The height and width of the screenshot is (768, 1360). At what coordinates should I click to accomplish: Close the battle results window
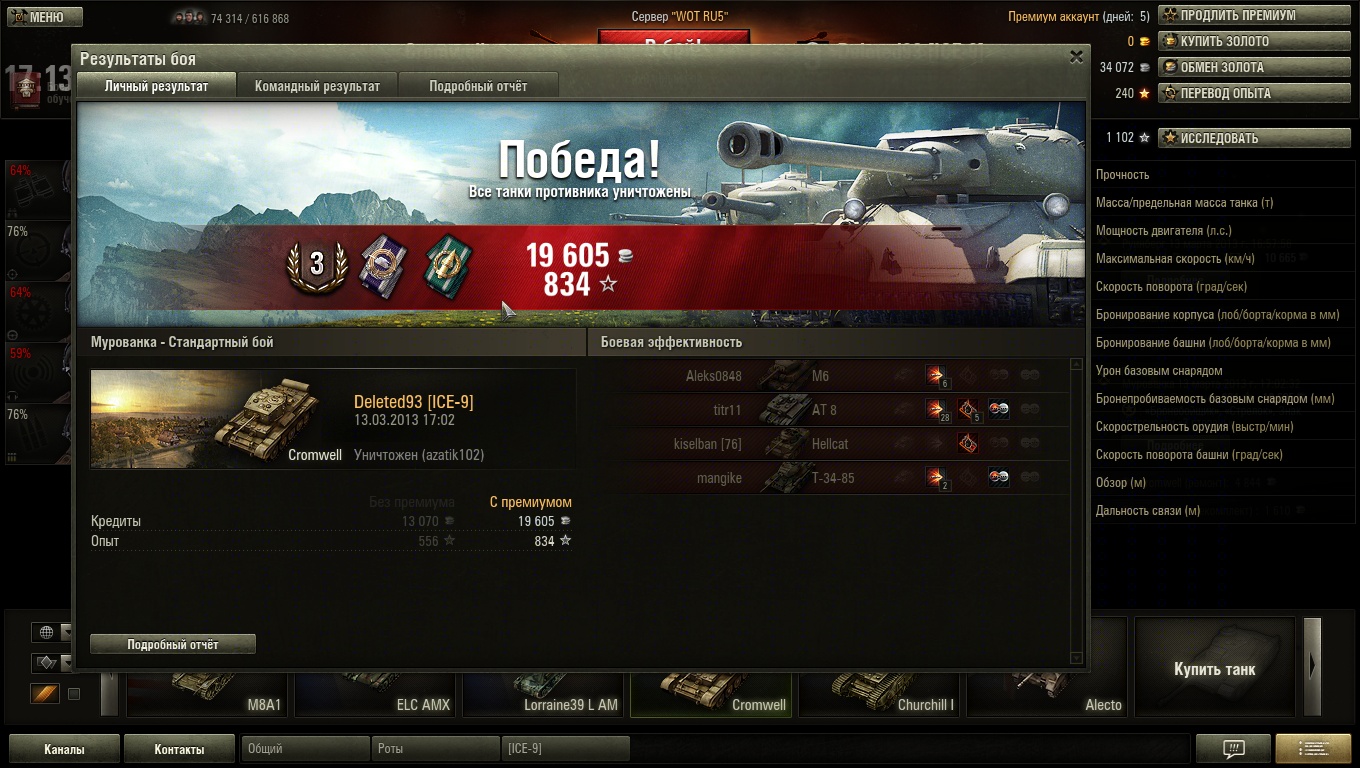(1076, 57)
